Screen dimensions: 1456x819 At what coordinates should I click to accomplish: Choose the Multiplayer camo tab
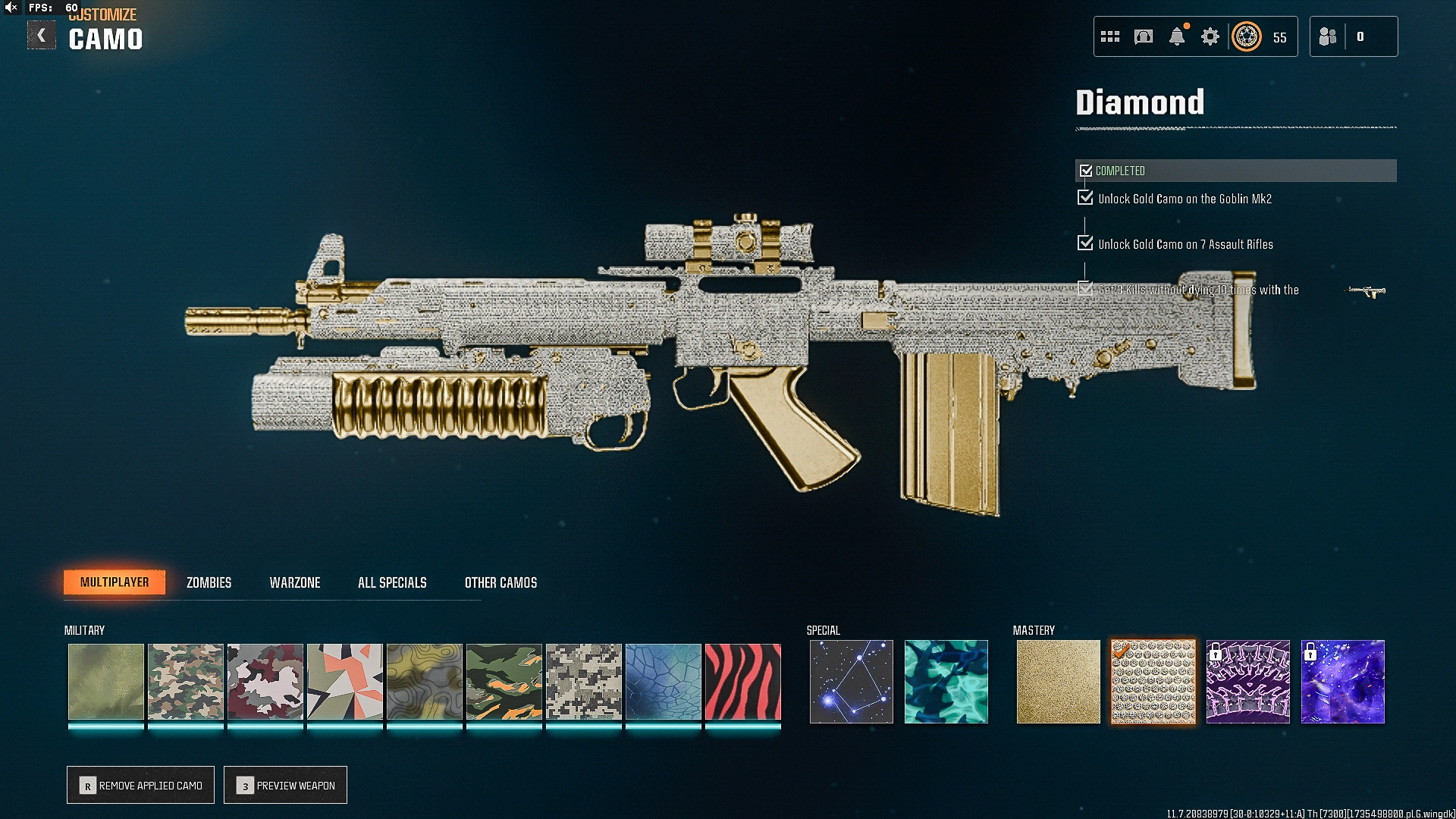115,582
